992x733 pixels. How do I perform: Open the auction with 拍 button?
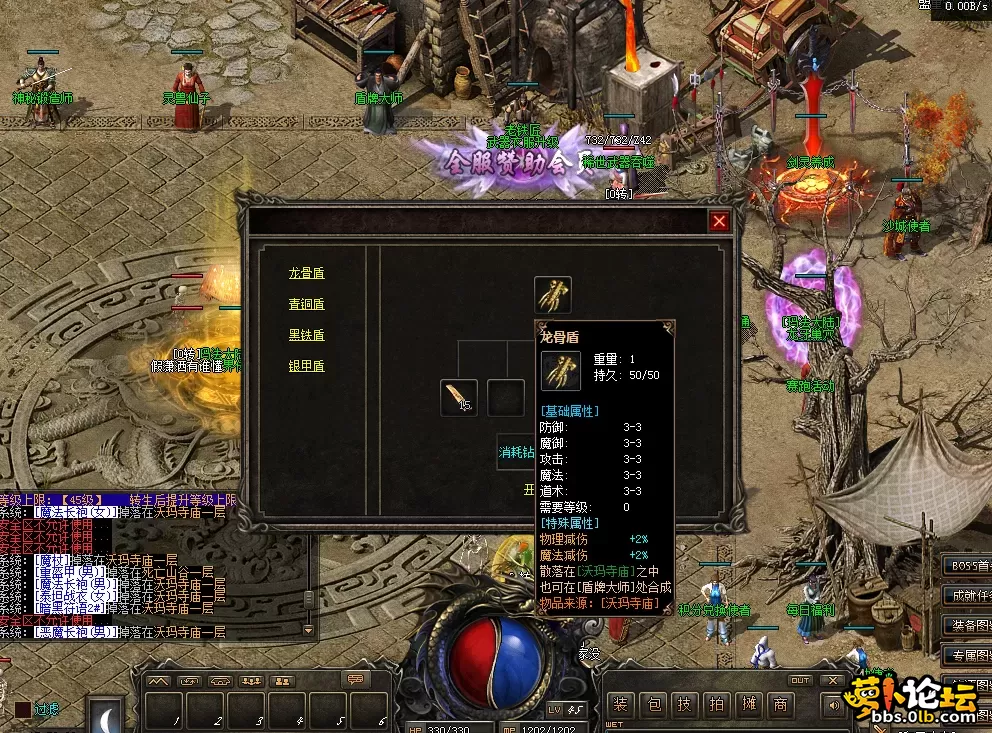pyautogui.click(x=717, y=703)
